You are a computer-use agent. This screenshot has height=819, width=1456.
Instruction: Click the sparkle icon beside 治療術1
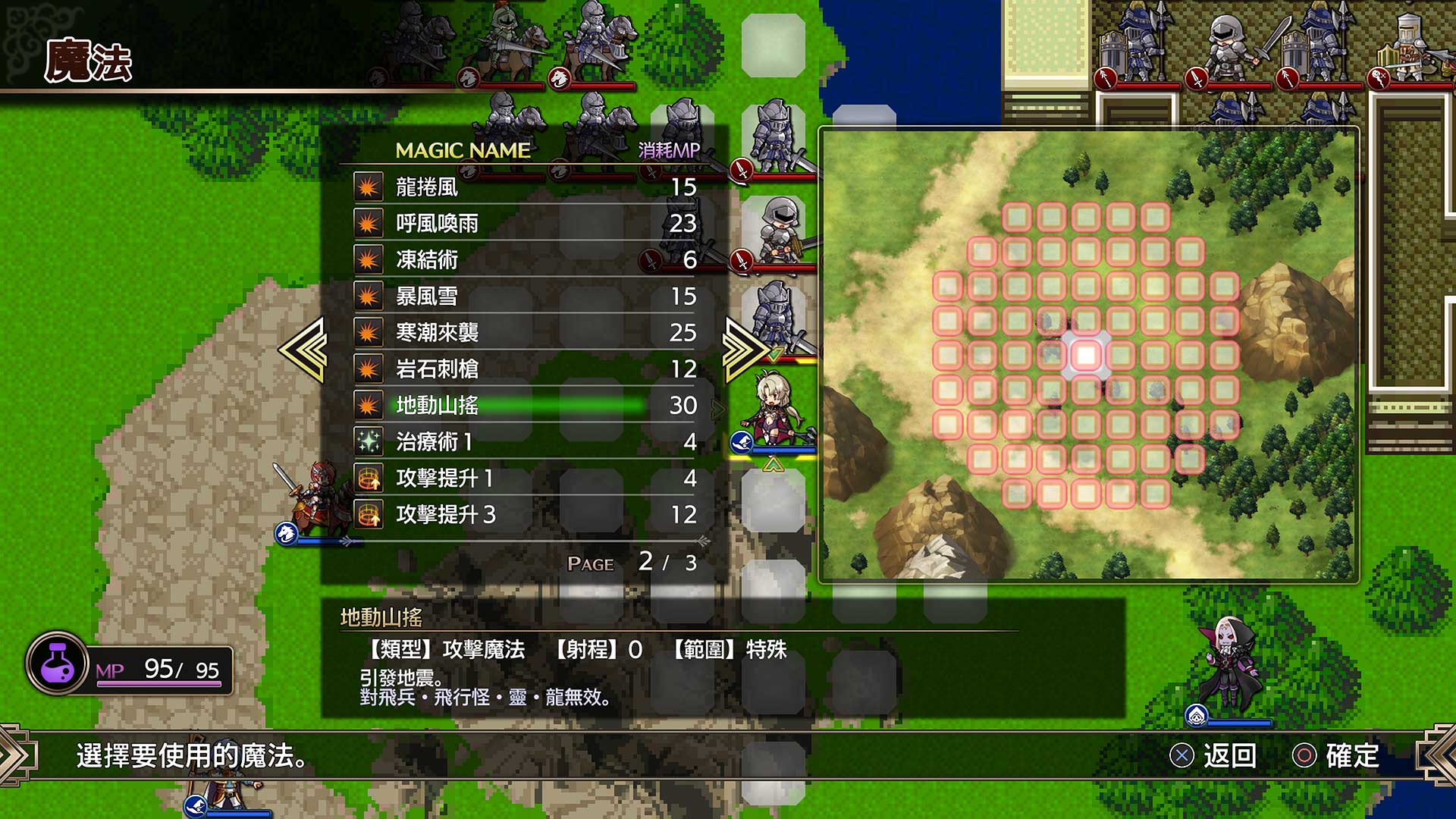click(x=369, y=443)
